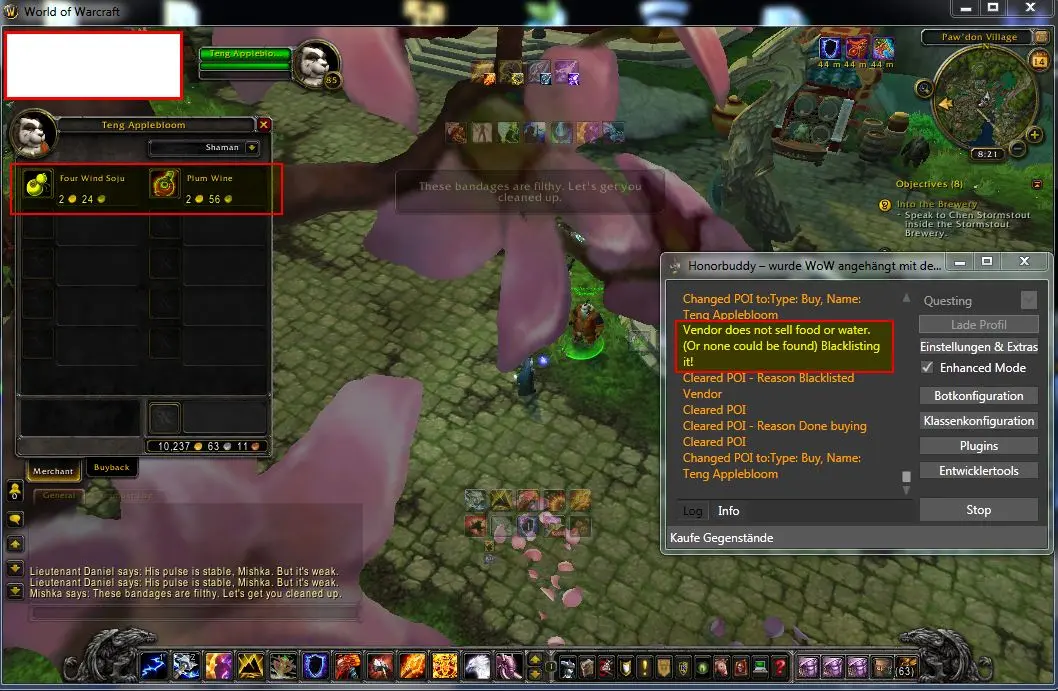Open the Shaman class filter dropdown
The height and width of the screenshot is (691, 1058).
252,148
